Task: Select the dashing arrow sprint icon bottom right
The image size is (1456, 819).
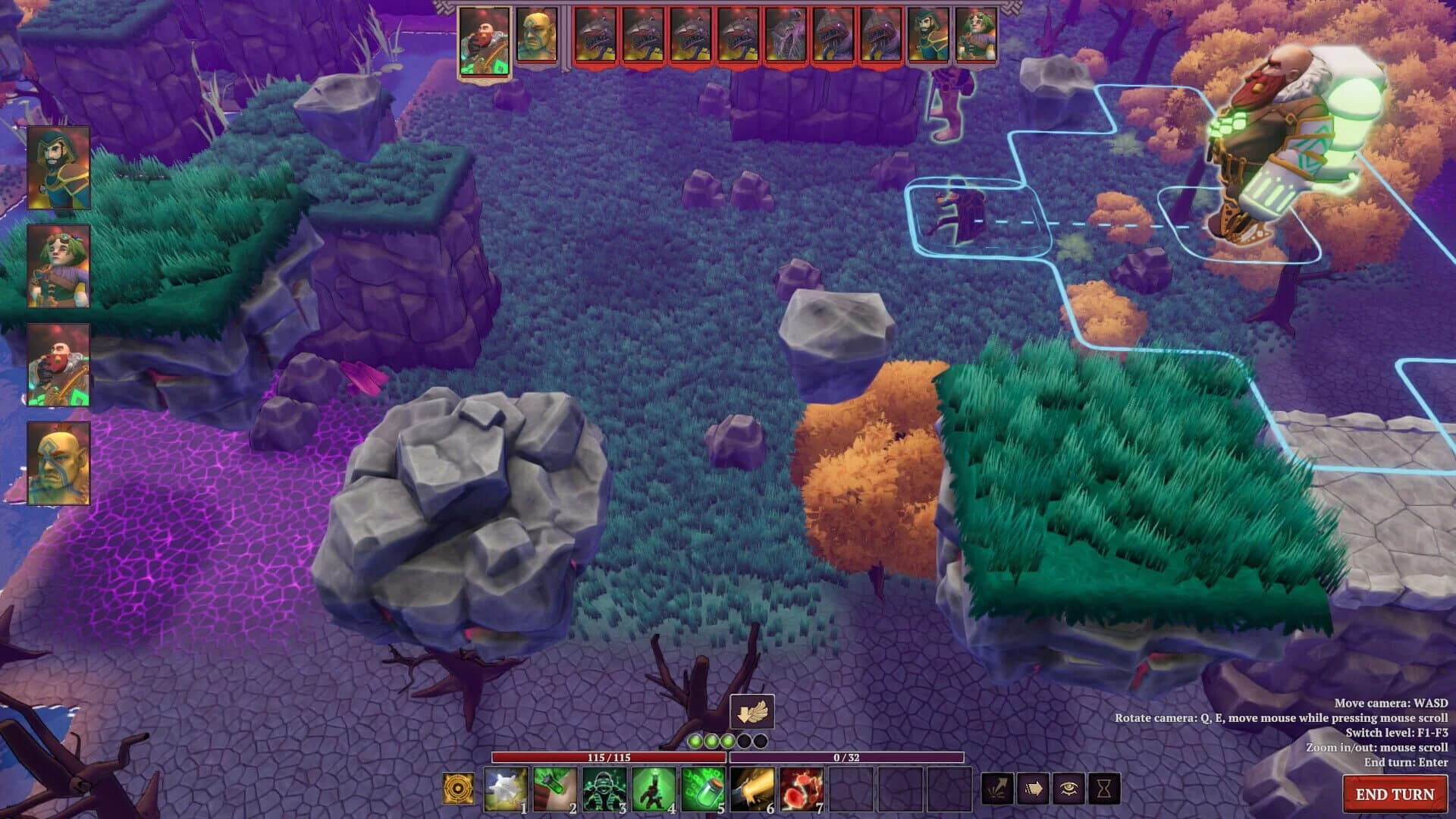Action: pos(998,789)
